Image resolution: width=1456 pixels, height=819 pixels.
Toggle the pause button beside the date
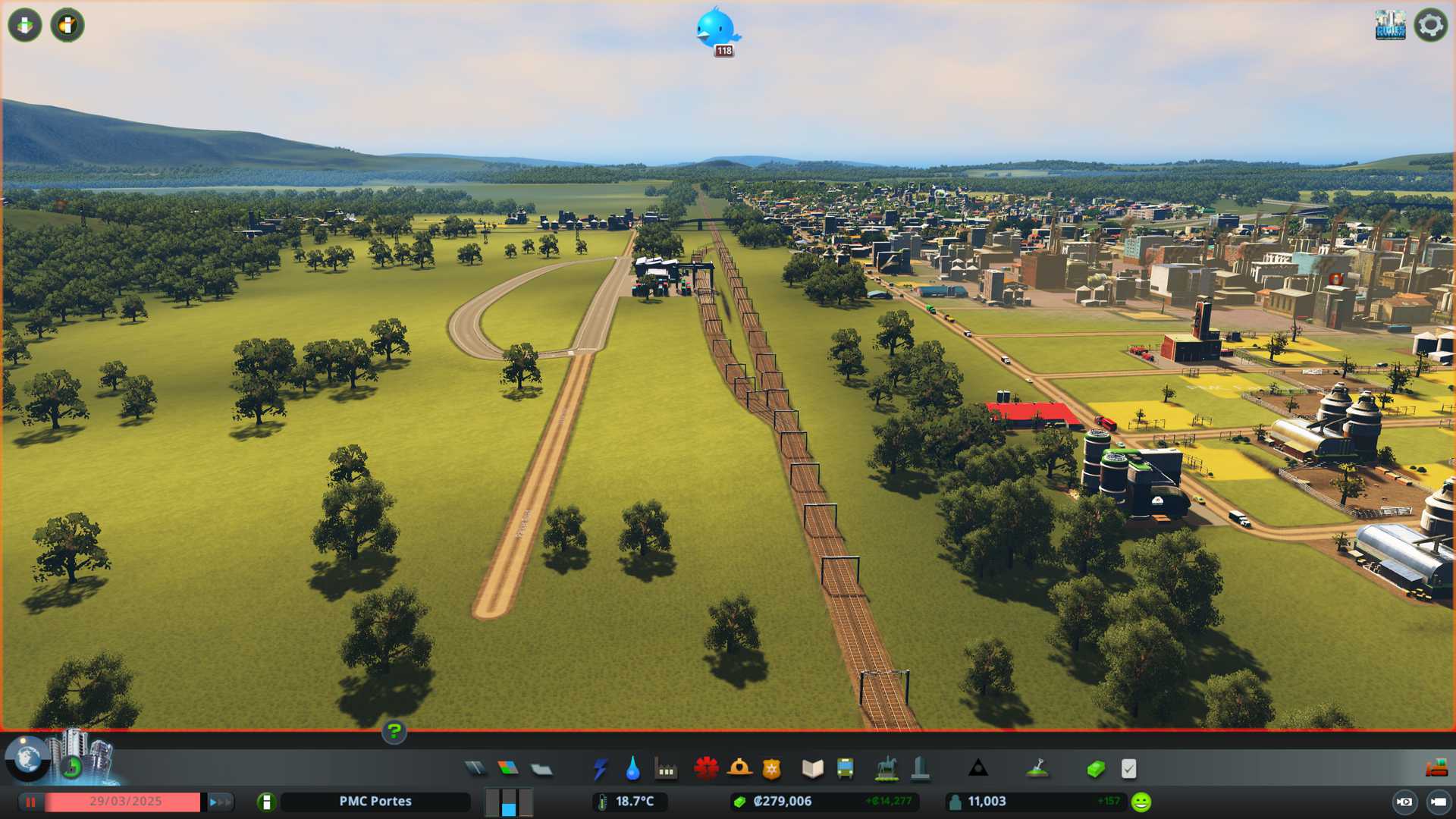coord(31,802)
